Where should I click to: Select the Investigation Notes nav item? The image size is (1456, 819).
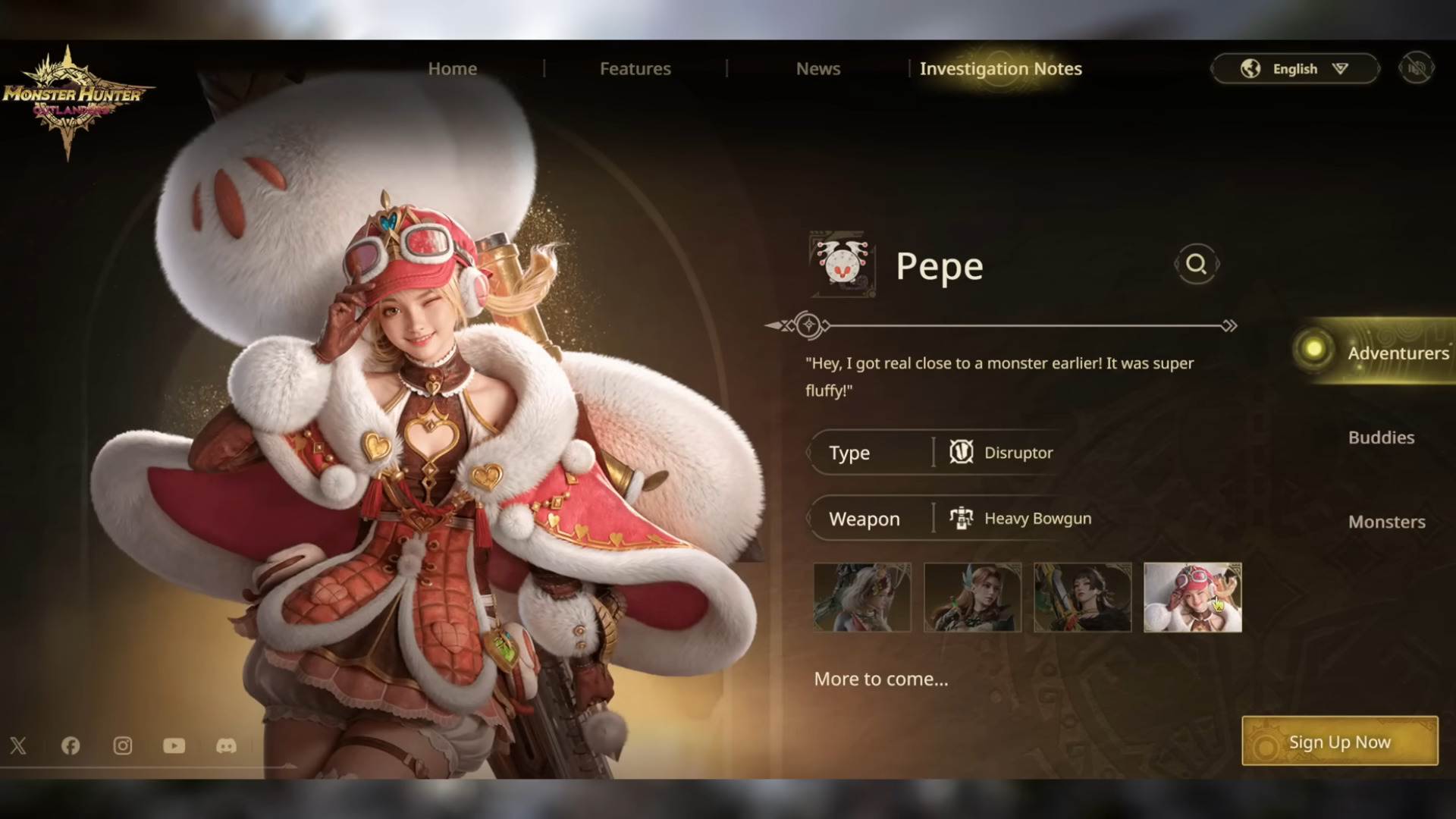pyautogui.click(x=1000, y=69)
